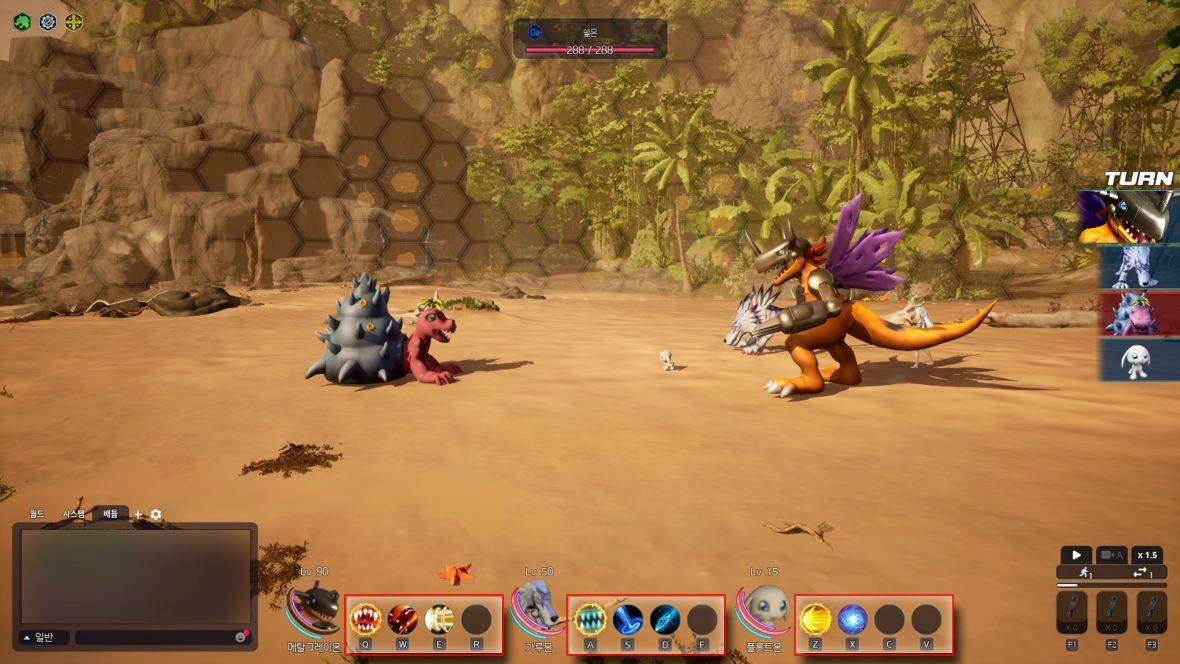Change the x1.5 battle speed

(x=1147, y=555)
